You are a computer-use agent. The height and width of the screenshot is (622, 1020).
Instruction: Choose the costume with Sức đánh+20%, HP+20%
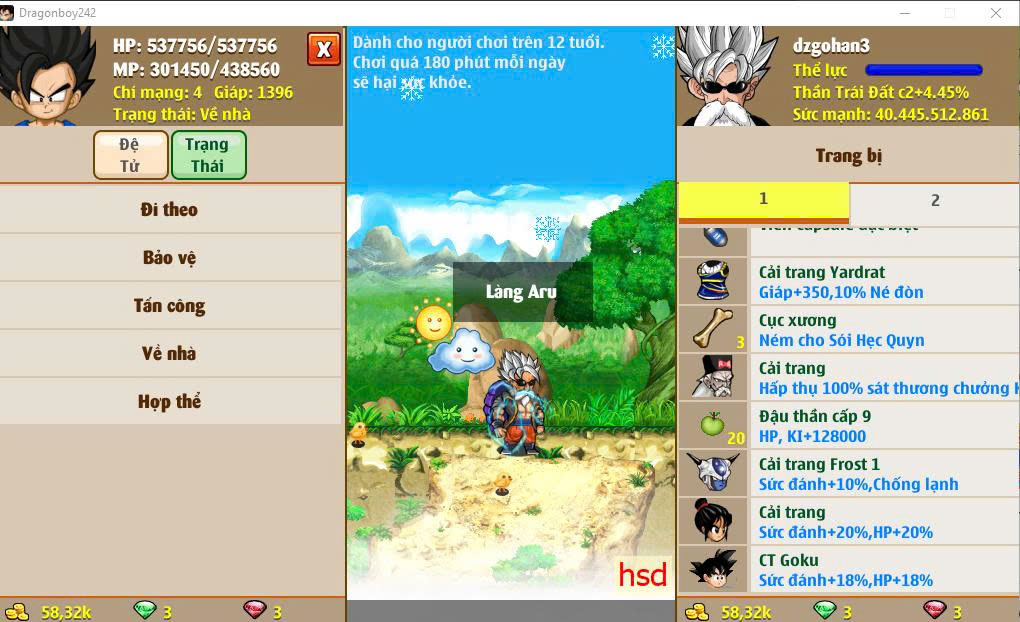[x=848, y=522]
